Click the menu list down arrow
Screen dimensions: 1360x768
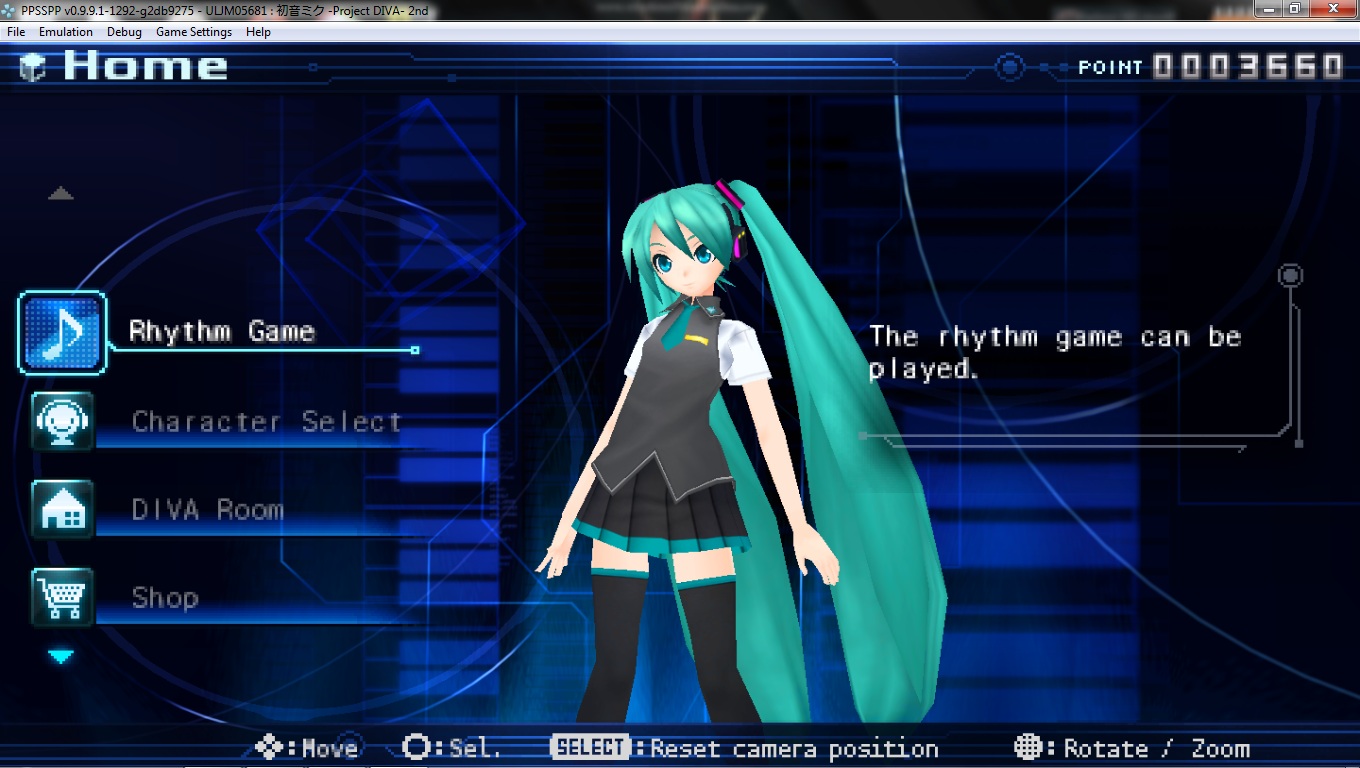coord(62,657)
